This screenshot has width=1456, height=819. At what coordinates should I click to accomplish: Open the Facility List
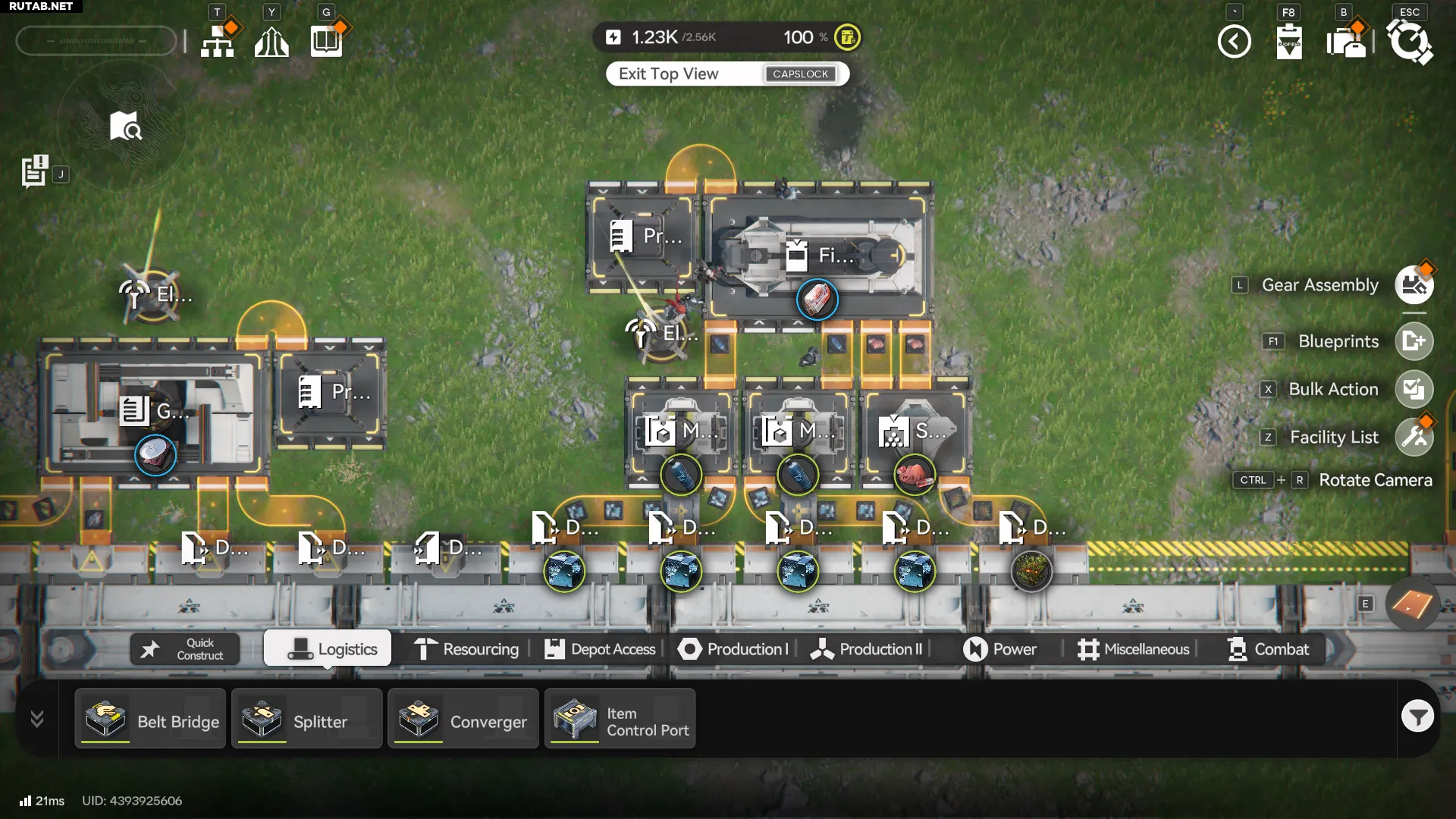click(x=1414, y=437)
